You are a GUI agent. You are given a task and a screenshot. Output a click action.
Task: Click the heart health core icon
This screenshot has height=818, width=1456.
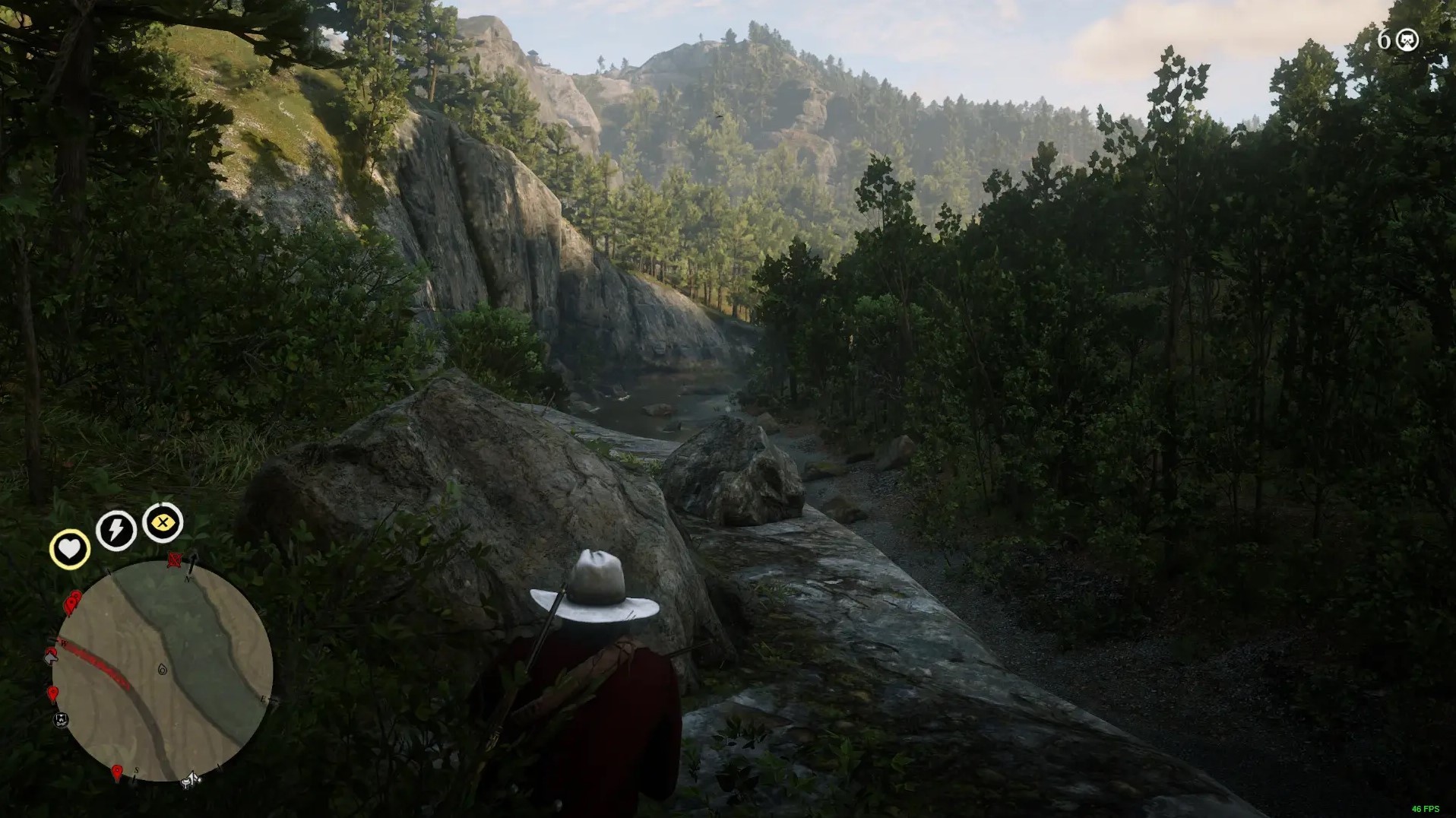pyautogui.click(x=69, y=549)
